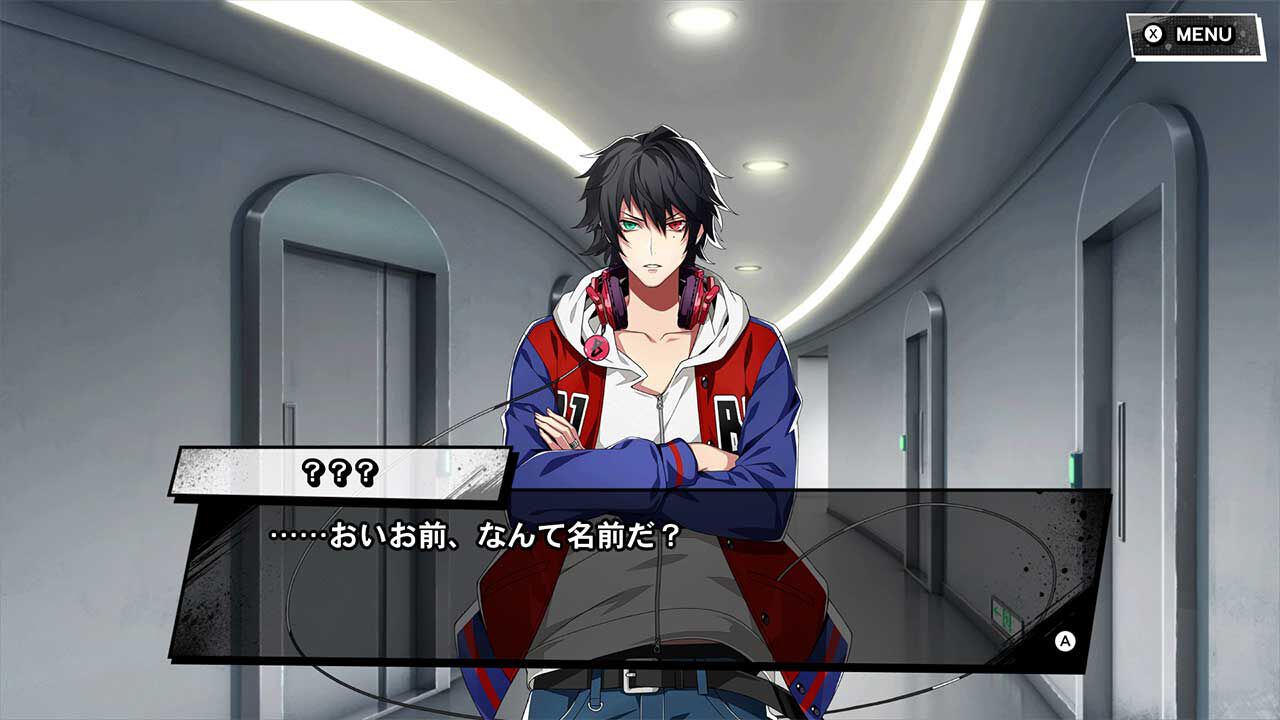The image size is (1280, 720).
Task: Open the MENU from the top-right corner
Action: (x=1185, y=31)
